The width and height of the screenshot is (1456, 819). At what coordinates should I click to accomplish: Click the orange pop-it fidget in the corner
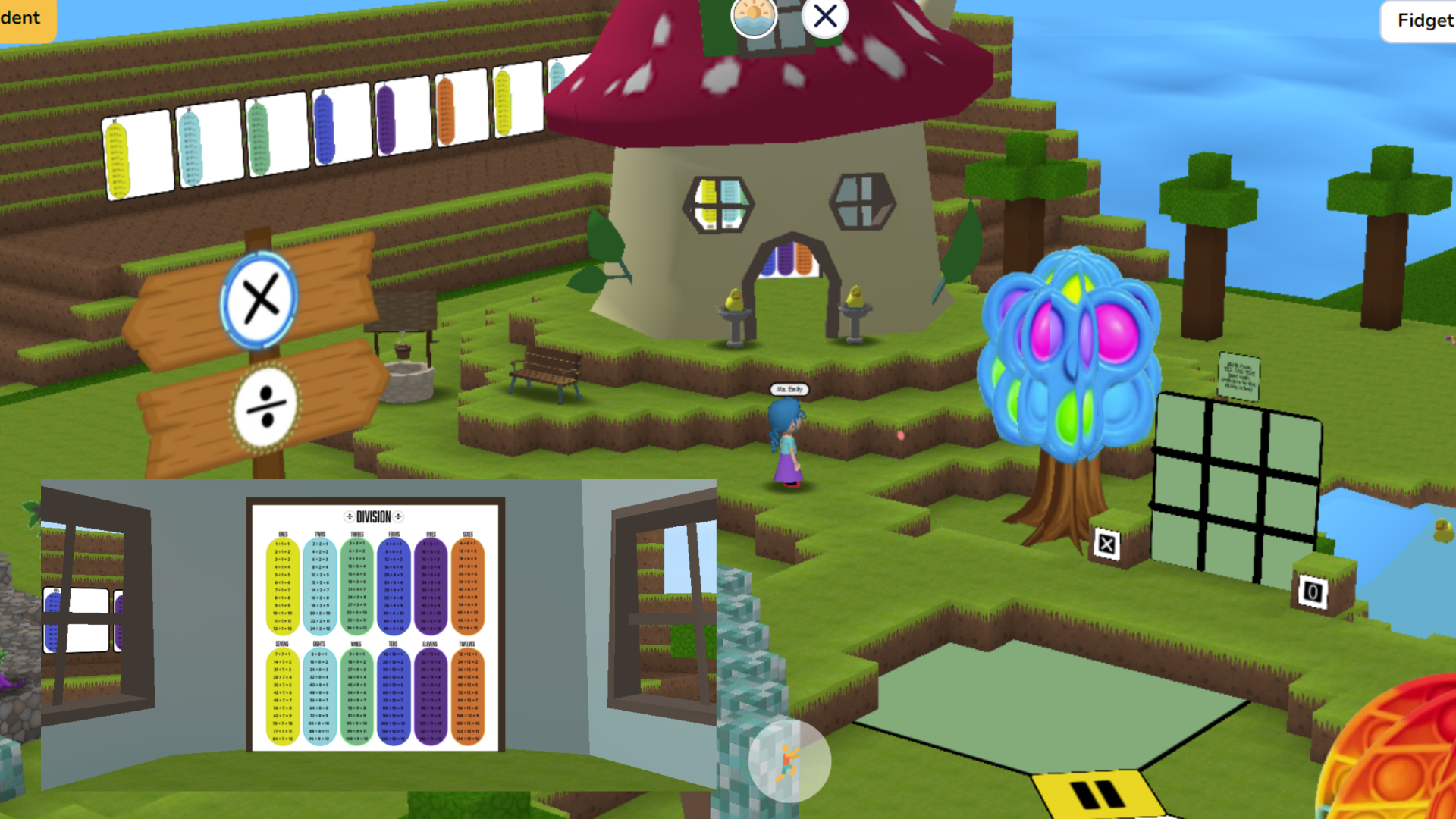[x=1410, y=766]
